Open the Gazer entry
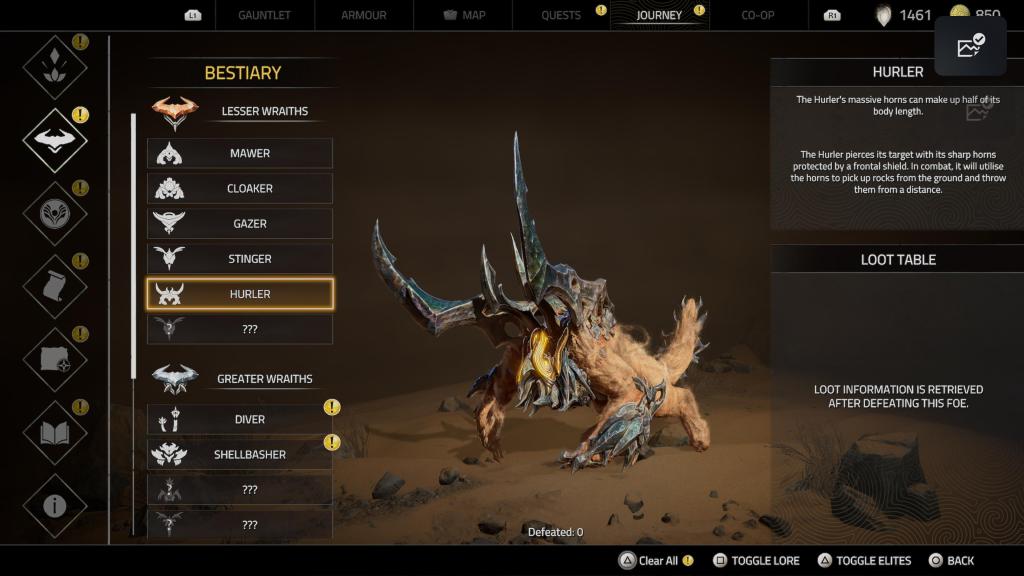This screenshot has width=1024, height=576. click(x=240, y=224)
